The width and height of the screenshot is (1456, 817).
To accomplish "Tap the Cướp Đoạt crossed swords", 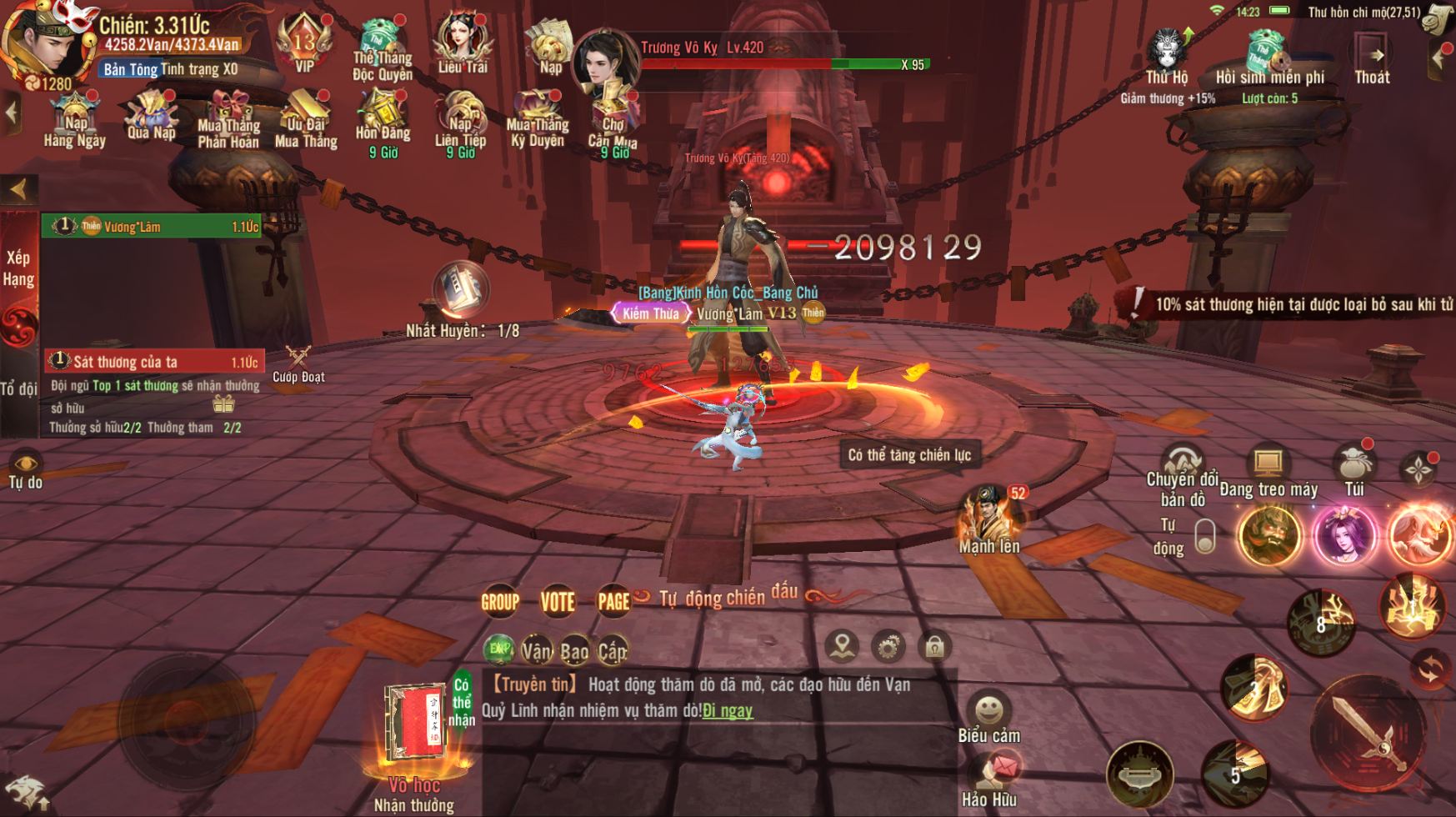I will point(298,363).
